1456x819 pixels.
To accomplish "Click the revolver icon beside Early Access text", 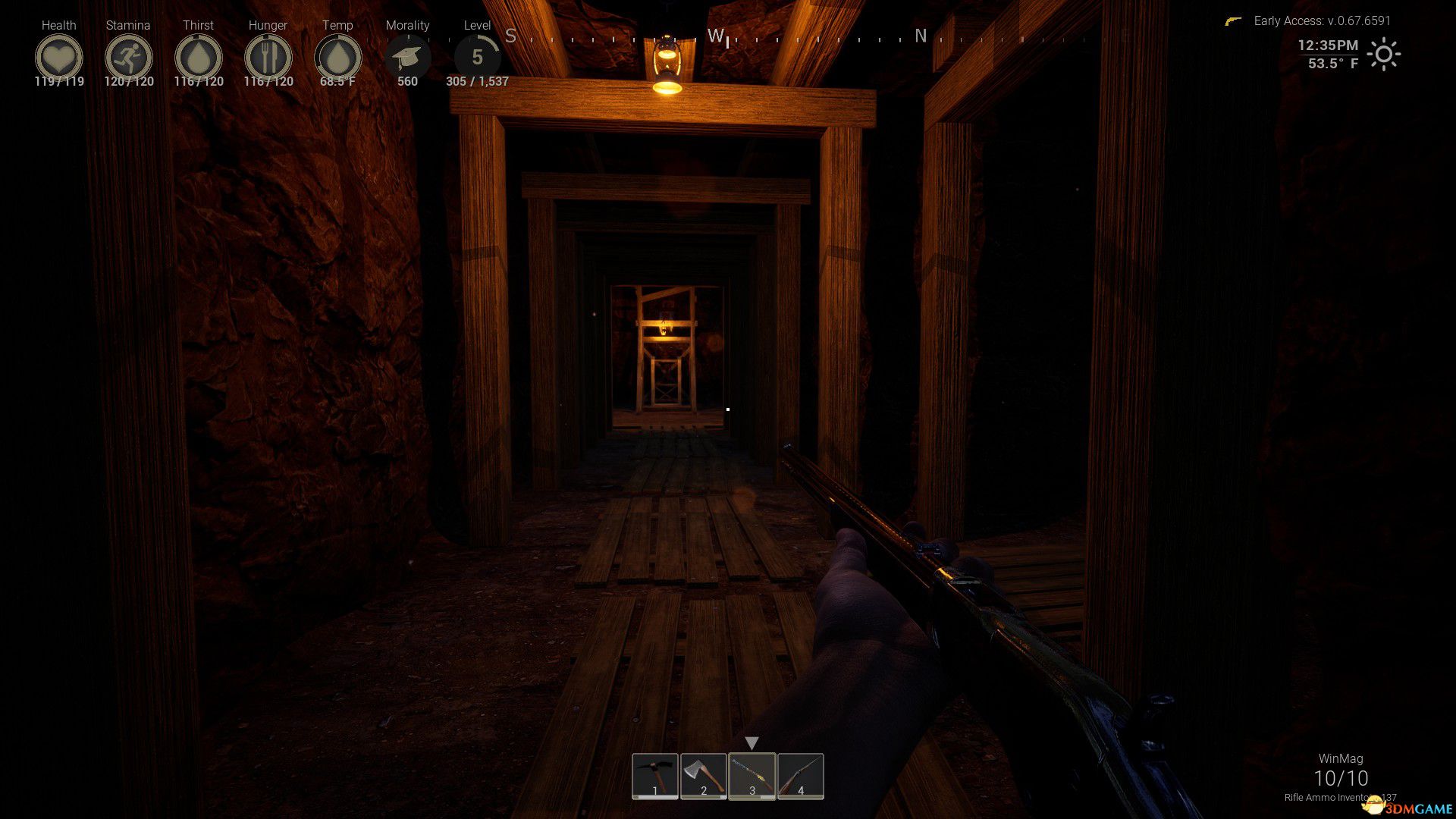I will 1234,21.
